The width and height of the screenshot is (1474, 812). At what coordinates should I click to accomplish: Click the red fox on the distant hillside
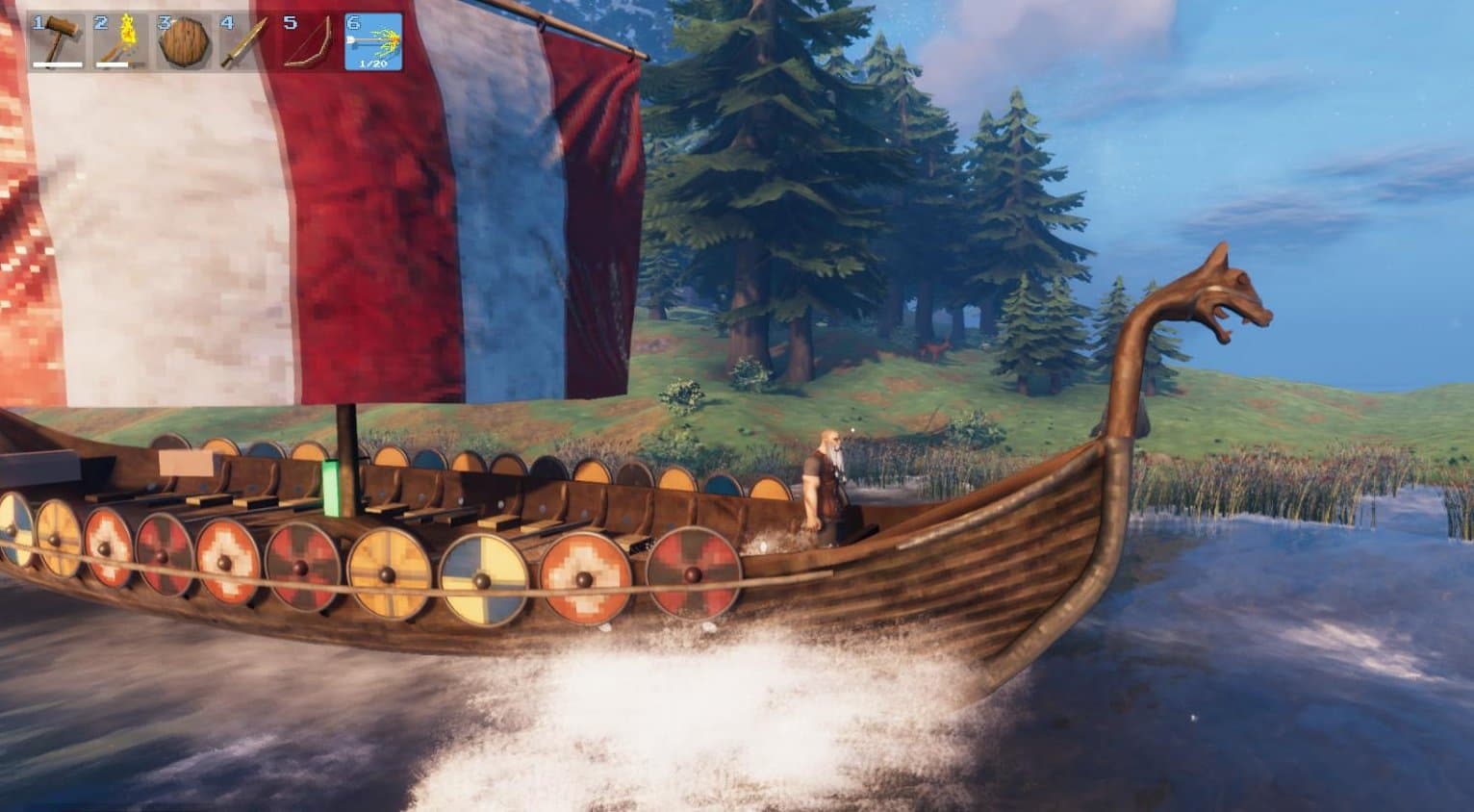tap(936, 348)
